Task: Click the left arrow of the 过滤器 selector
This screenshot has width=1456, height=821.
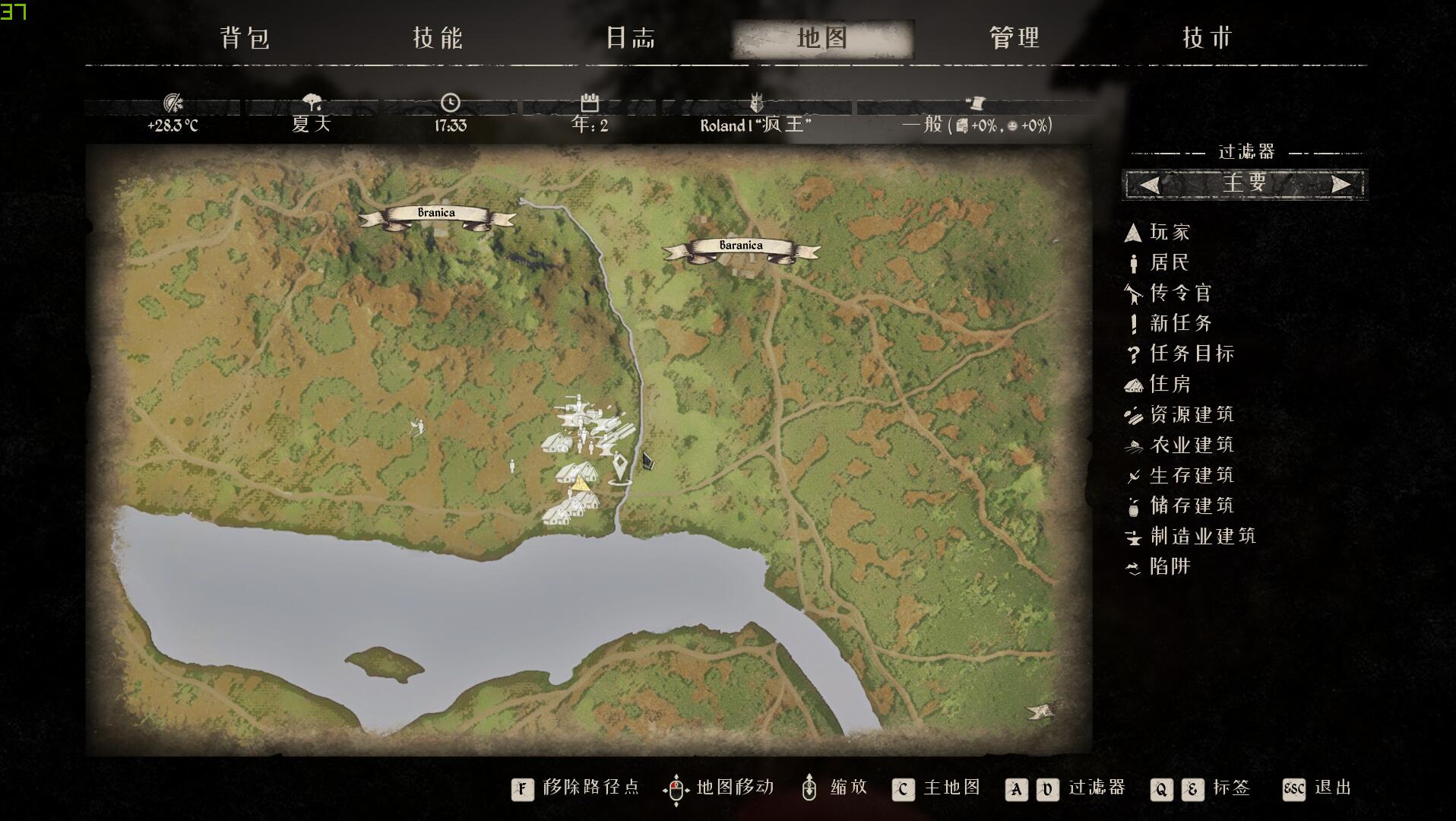Action: [1149, 185]
